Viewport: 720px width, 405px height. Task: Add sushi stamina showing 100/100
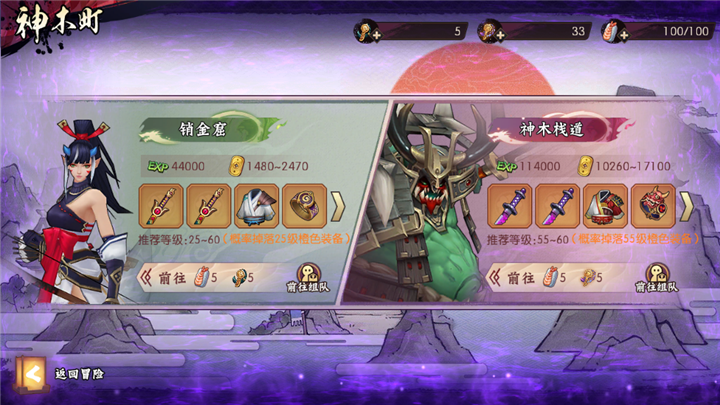610,33
